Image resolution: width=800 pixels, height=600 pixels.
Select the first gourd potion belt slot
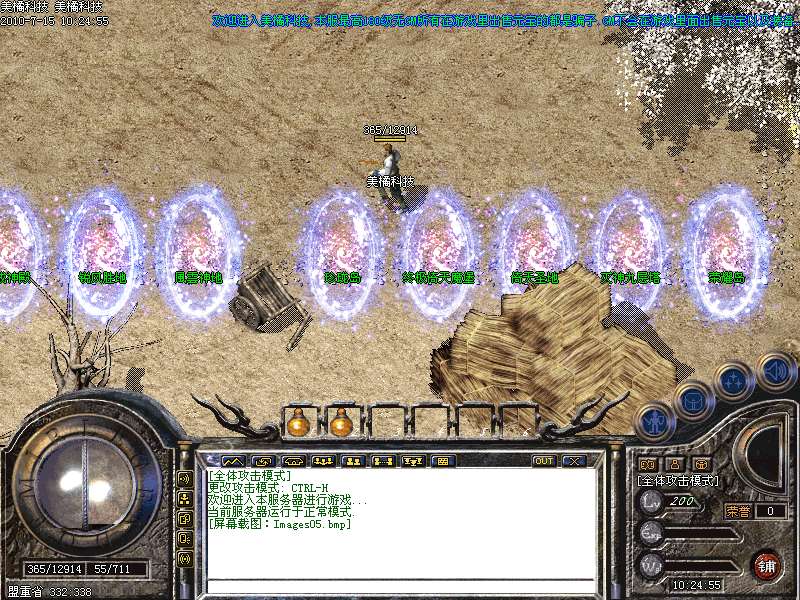point(297,423)
